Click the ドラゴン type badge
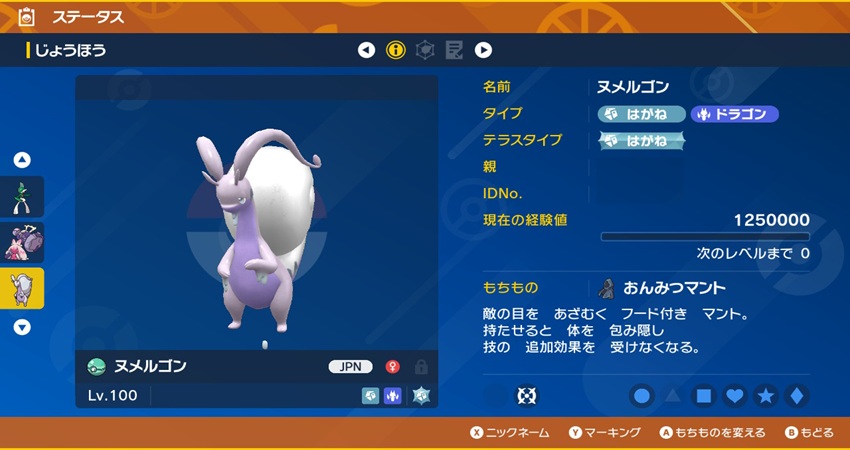Viewport: 850px width, 450px height. point(734,114)
